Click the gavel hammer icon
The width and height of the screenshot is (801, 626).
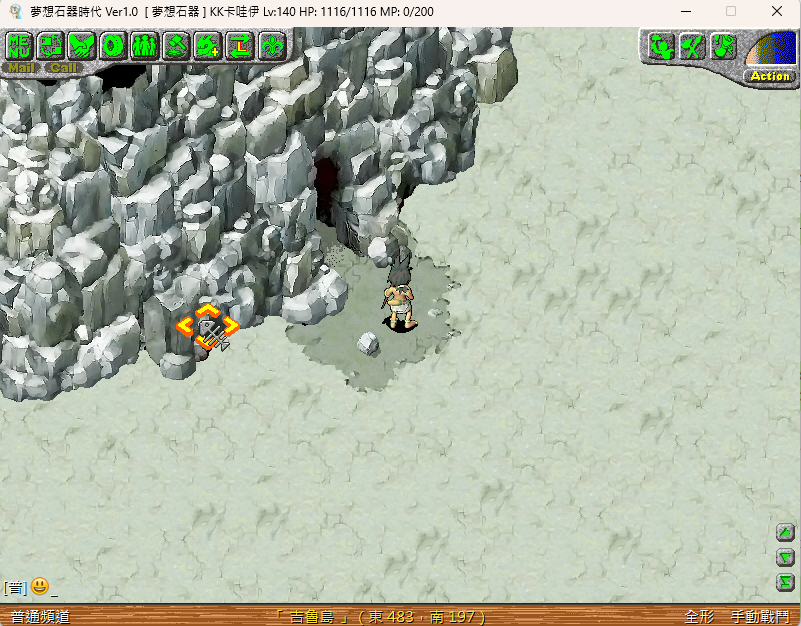(x=176, y=46)
